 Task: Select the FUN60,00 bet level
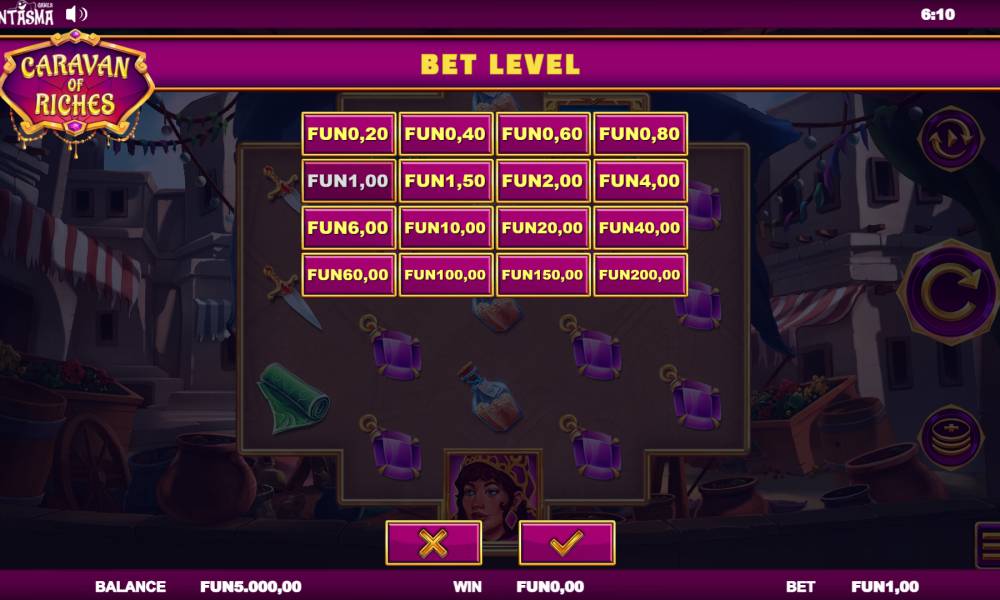(348, 275)
